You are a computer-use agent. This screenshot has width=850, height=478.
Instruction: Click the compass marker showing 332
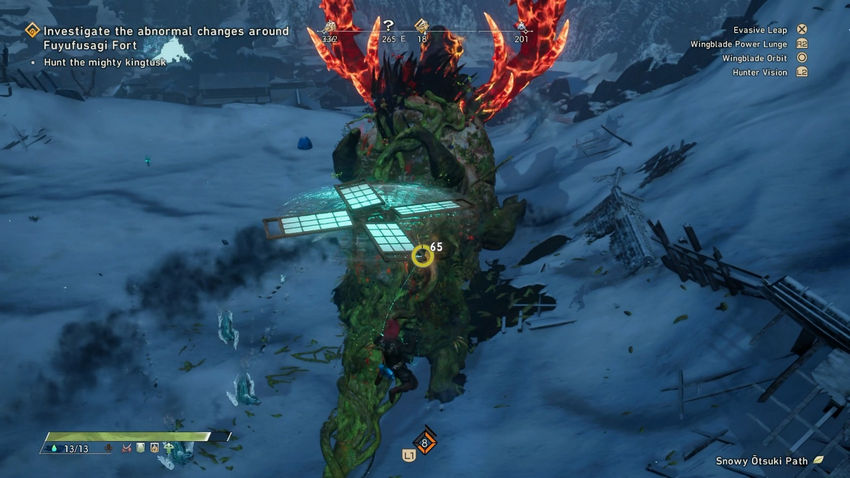click(329, 27)
